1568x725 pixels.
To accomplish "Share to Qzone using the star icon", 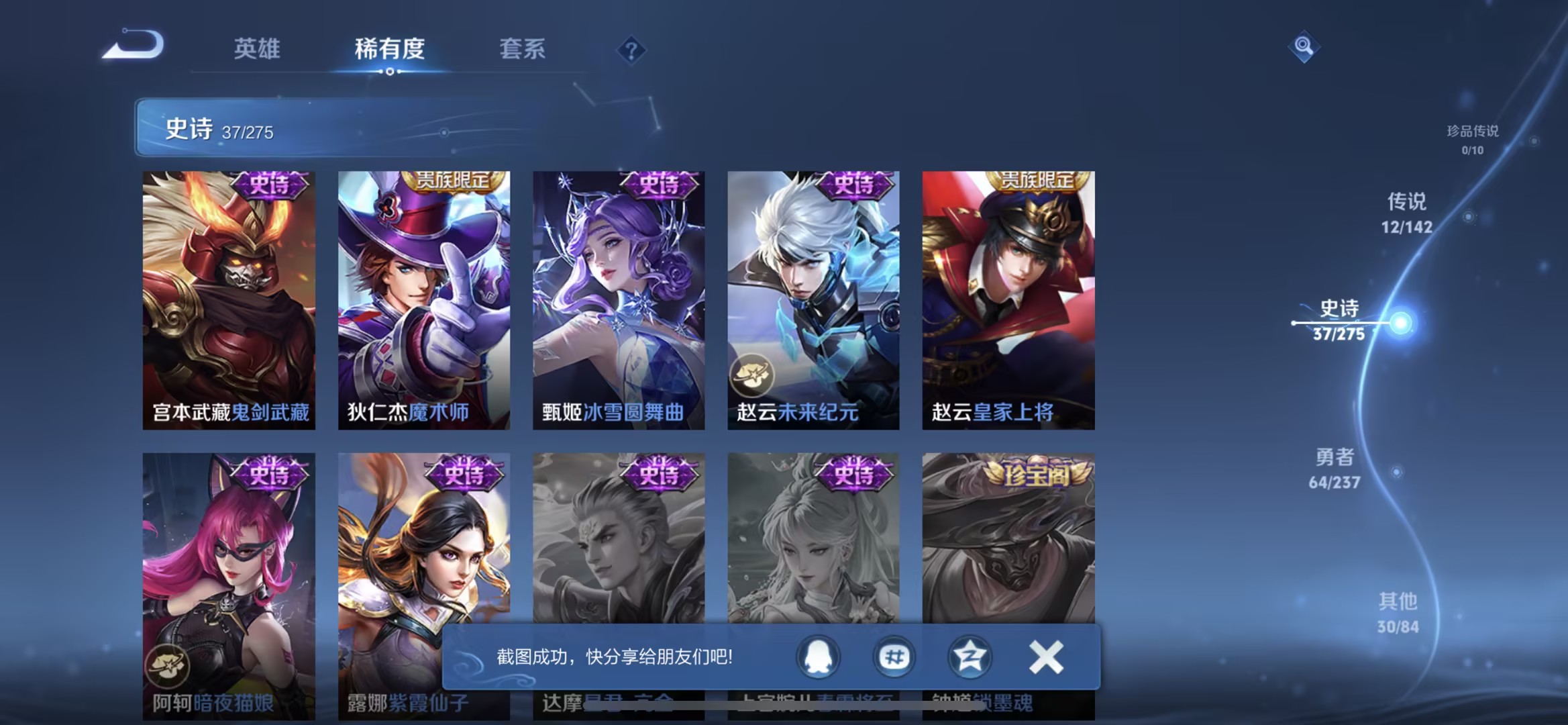I will coord(970,658).
